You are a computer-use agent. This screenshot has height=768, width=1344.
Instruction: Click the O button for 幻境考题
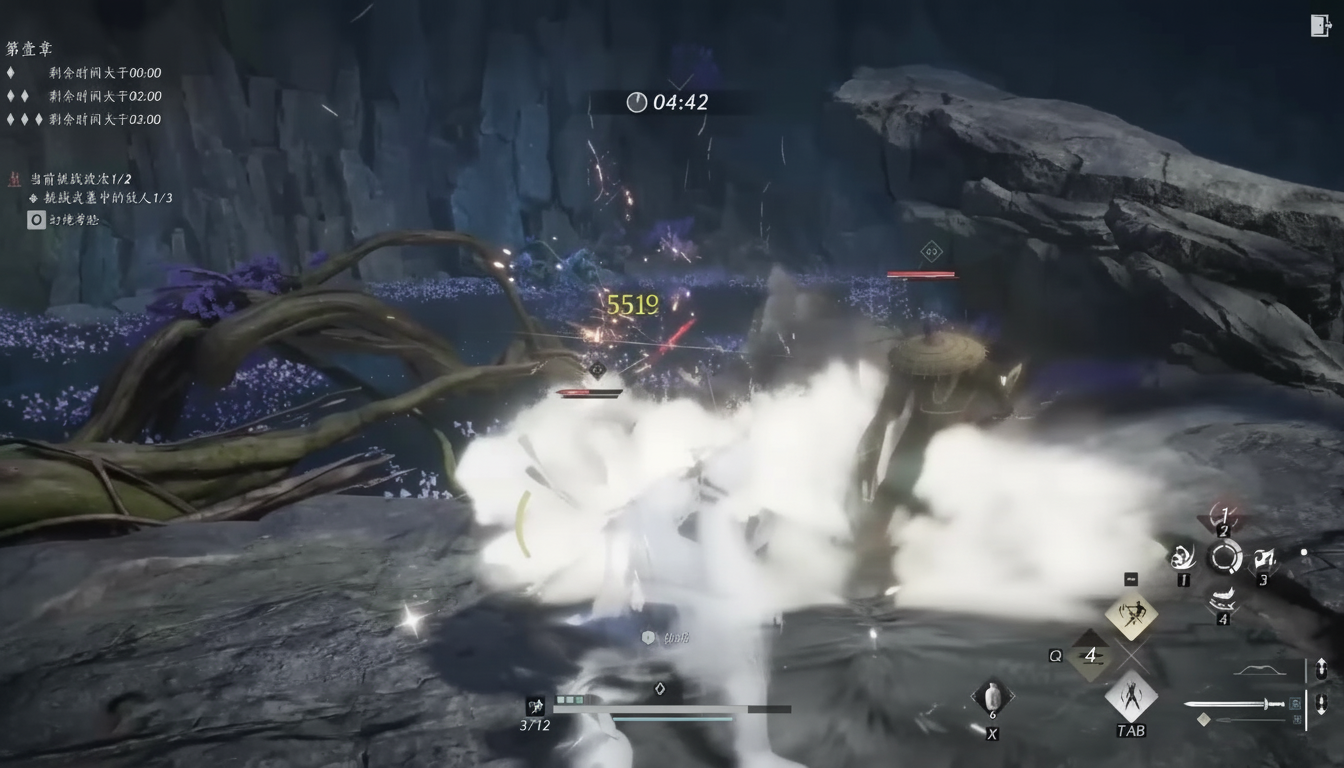36,219
